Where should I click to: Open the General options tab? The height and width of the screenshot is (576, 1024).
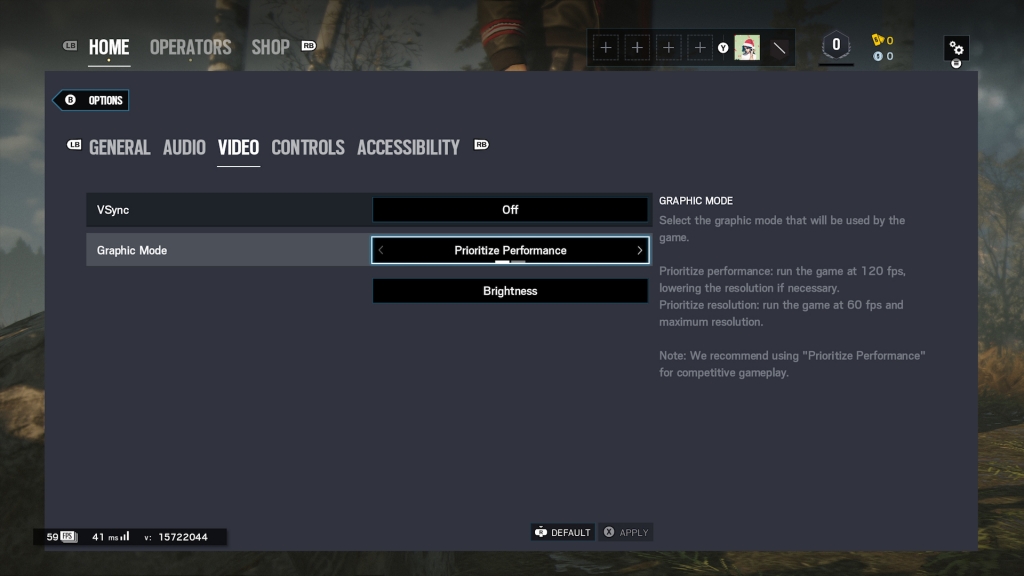(119, 147)
